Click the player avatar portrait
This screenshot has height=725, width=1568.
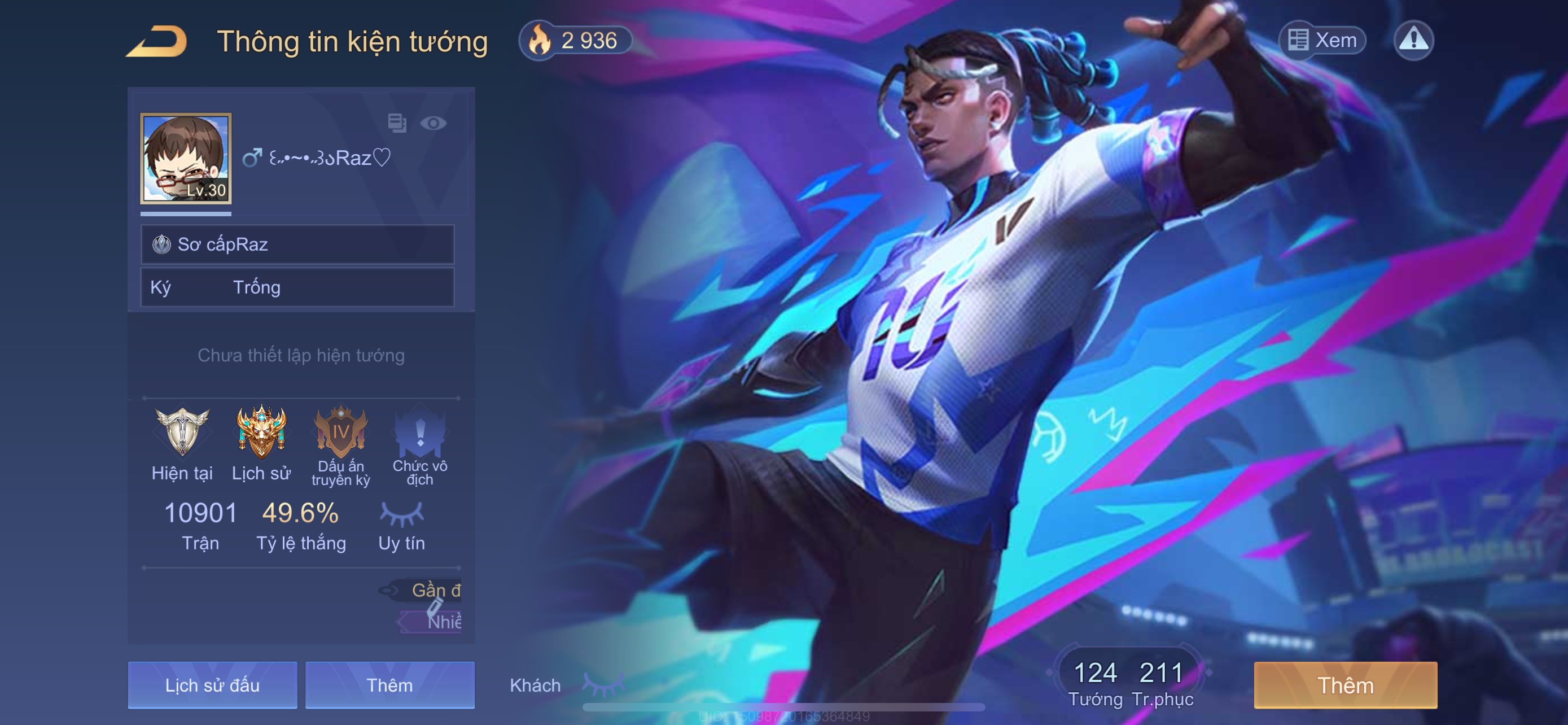[186, 158]
